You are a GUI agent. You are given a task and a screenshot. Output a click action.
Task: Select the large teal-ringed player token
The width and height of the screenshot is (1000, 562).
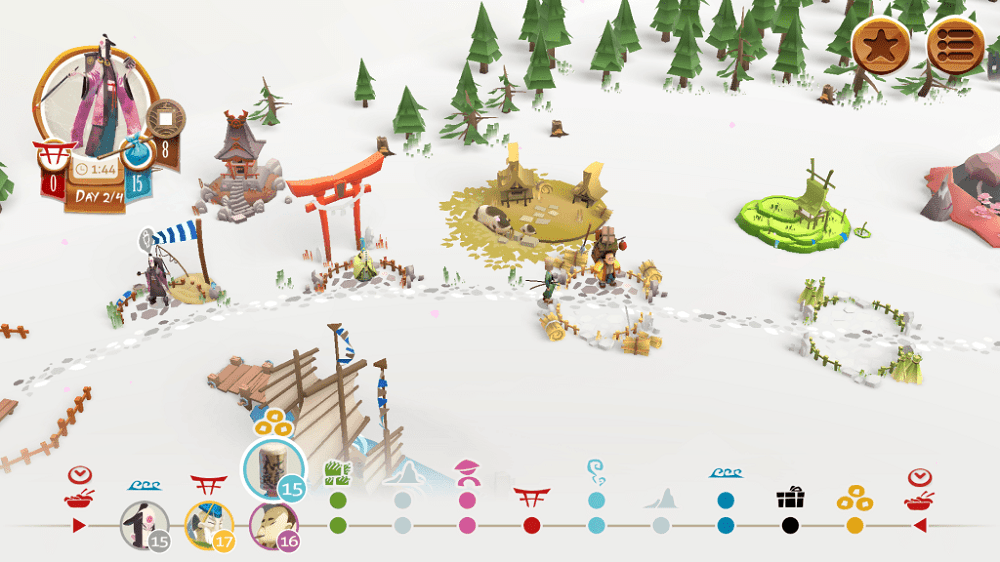click(x=273, y=468)
